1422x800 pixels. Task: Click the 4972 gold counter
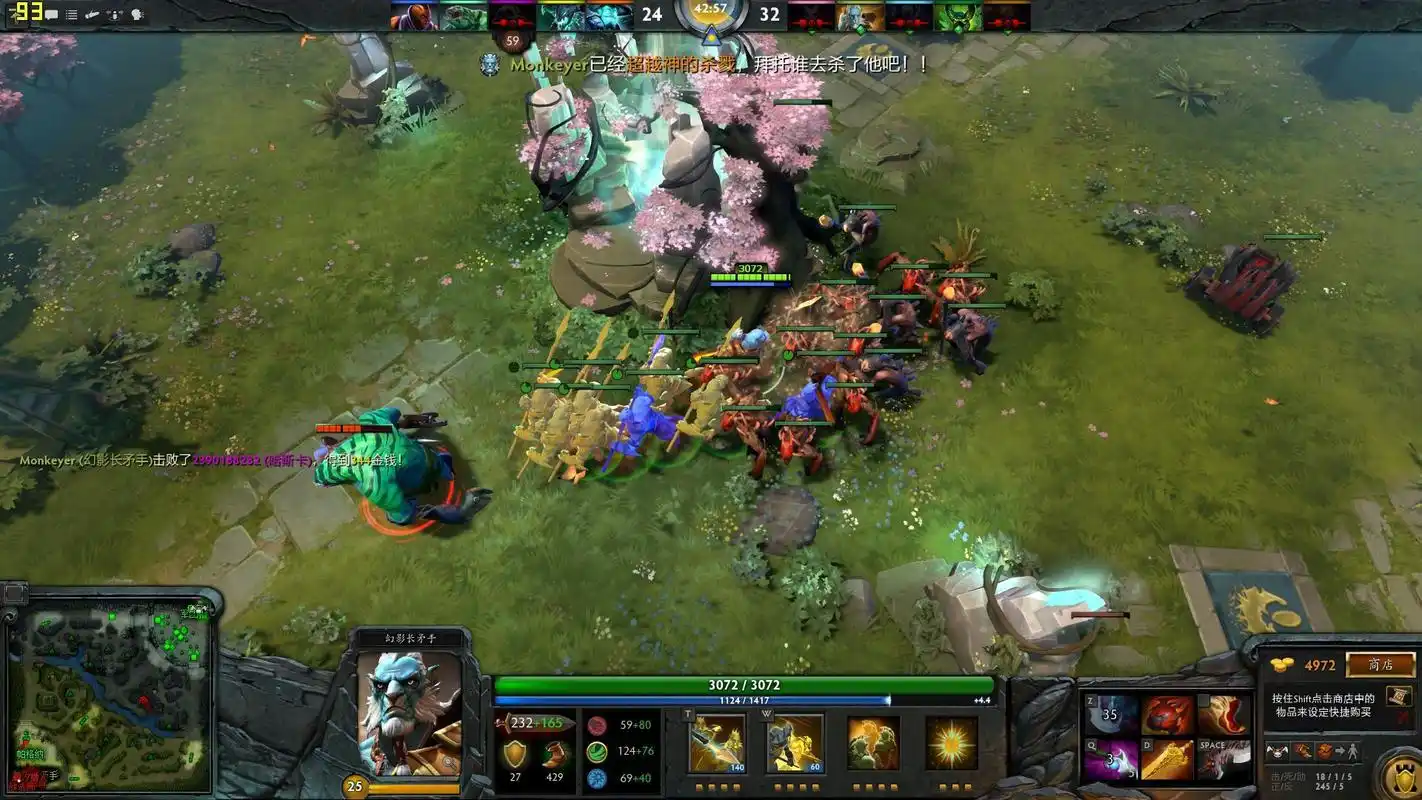tap(1320, 664)
